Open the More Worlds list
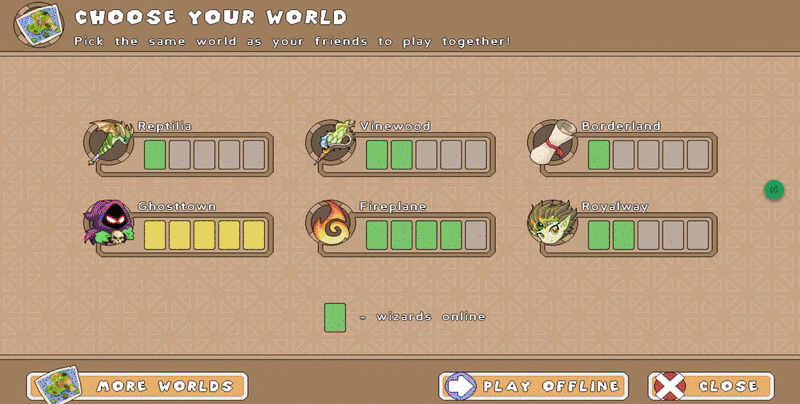 click(138, 386)
